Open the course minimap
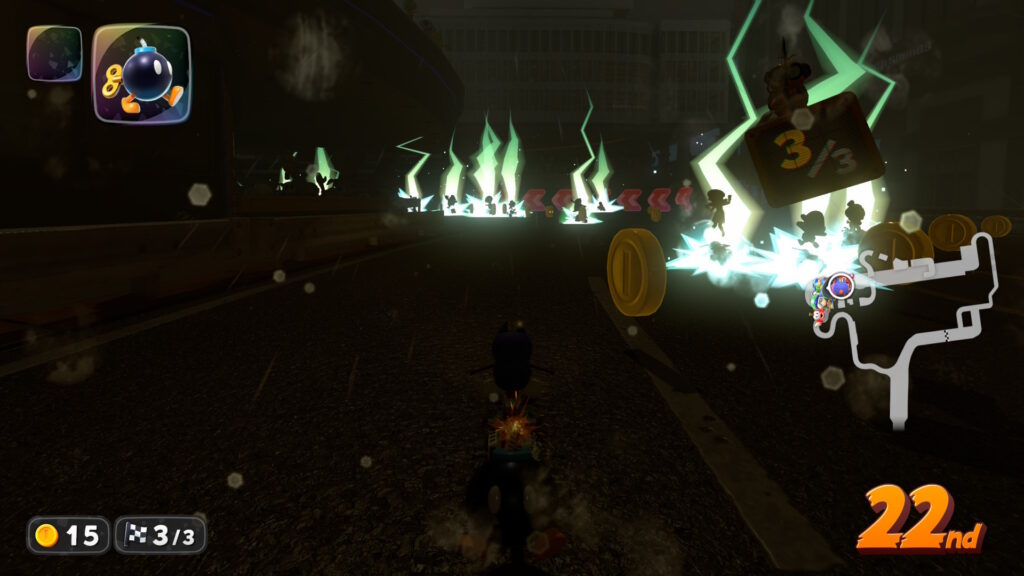 pos(910,320)
